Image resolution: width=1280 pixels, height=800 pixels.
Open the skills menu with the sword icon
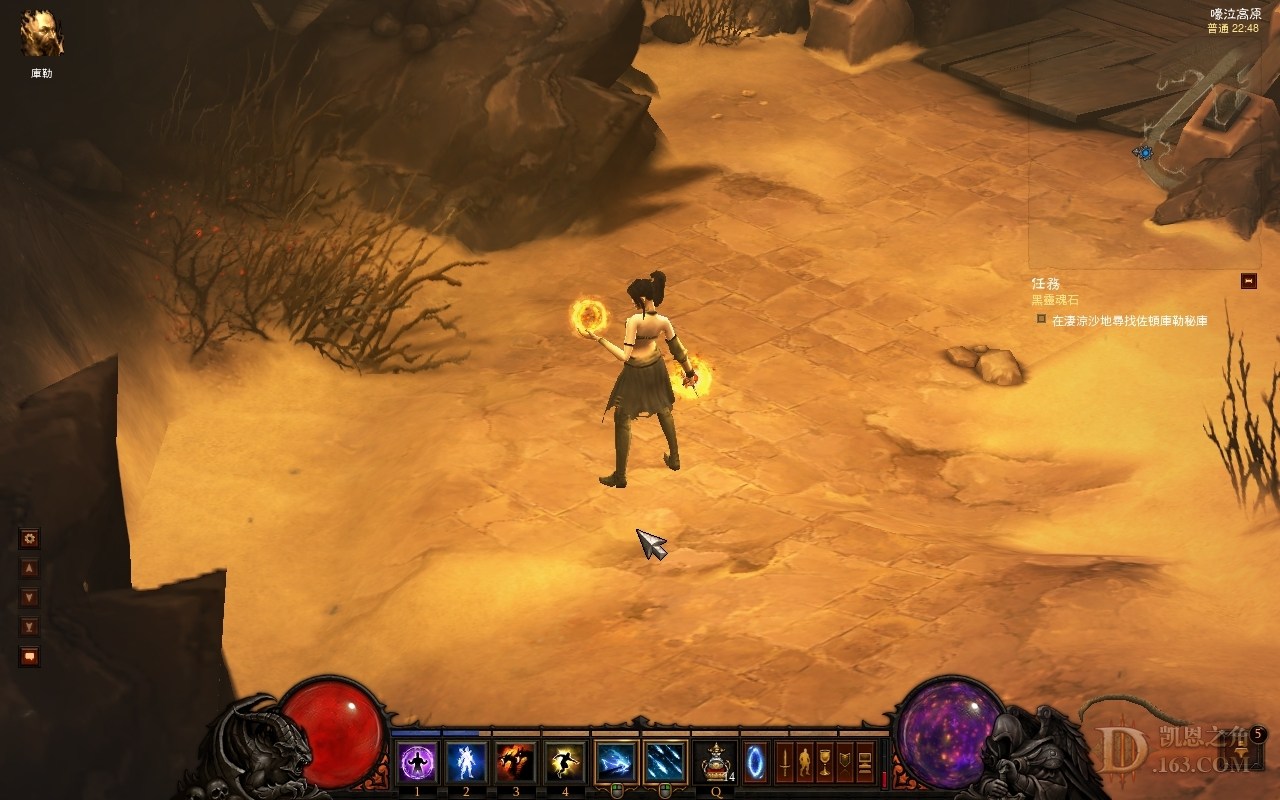click(785, 763)
